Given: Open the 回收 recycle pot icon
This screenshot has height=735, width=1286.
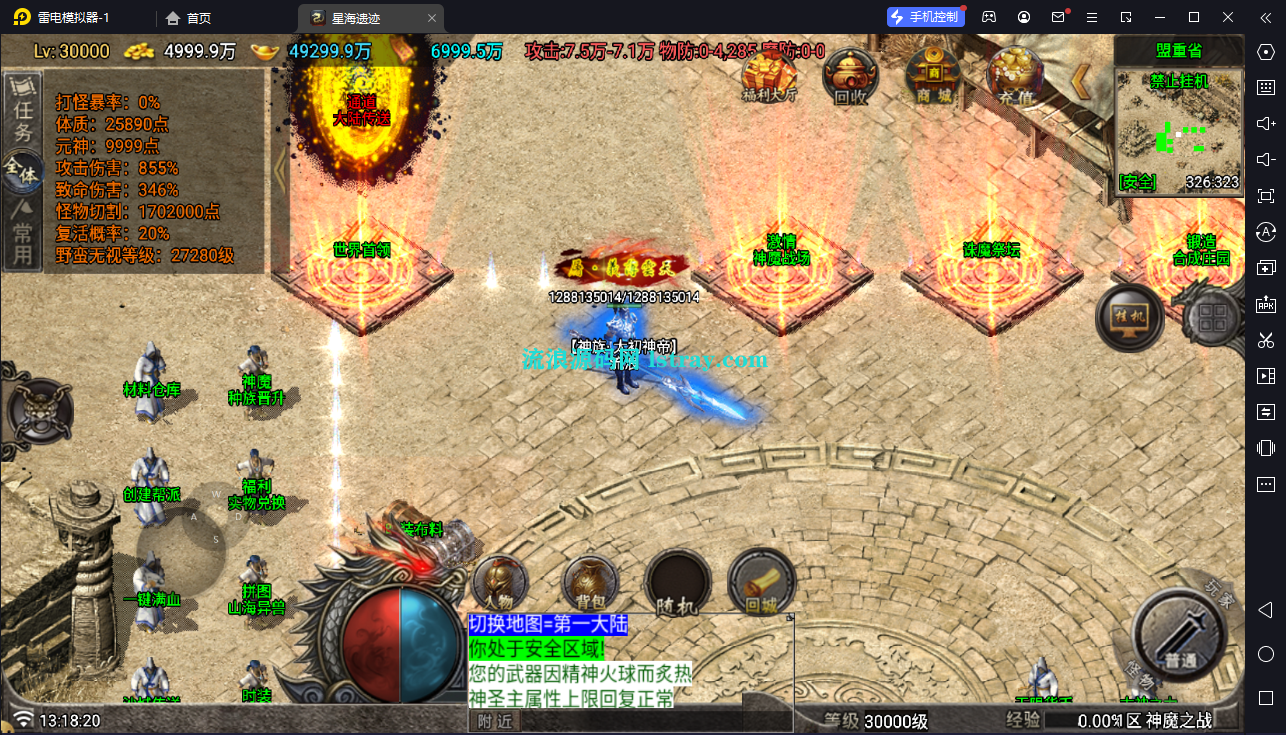Looking at the screenshot, I should pyautogui.click(x=849, y=76).
